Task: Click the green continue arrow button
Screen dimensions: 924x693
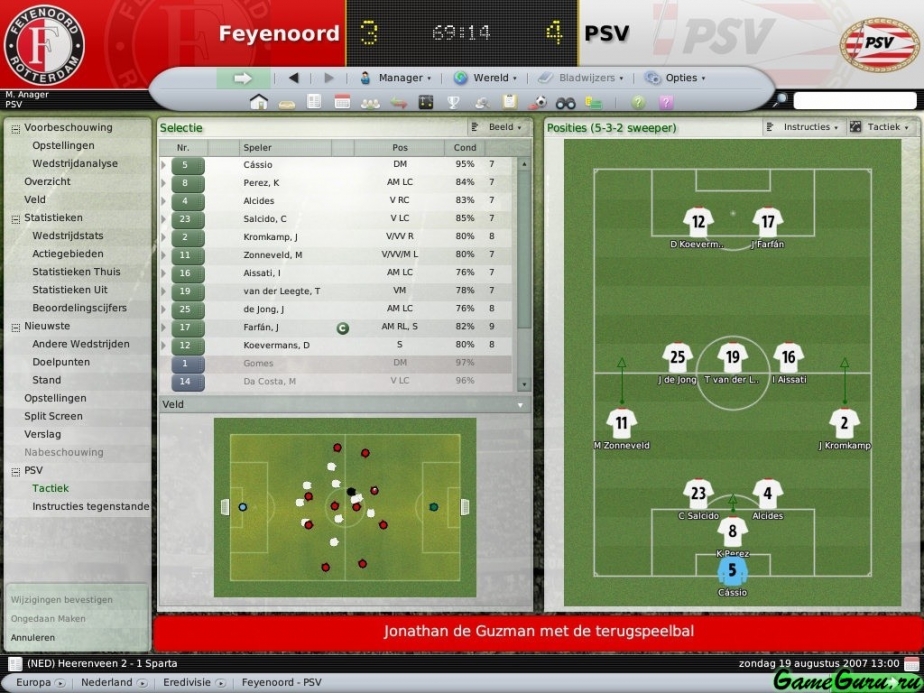Action: tap(243, 78)
